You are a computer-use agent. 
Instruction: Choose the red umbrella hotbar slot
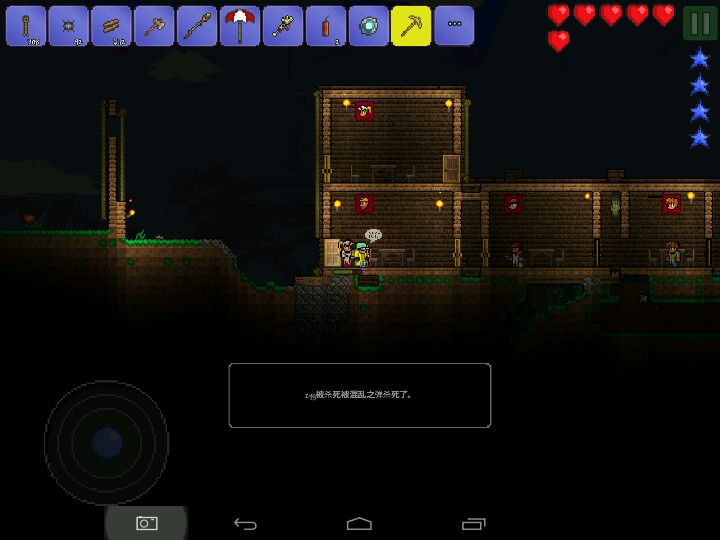240,26
